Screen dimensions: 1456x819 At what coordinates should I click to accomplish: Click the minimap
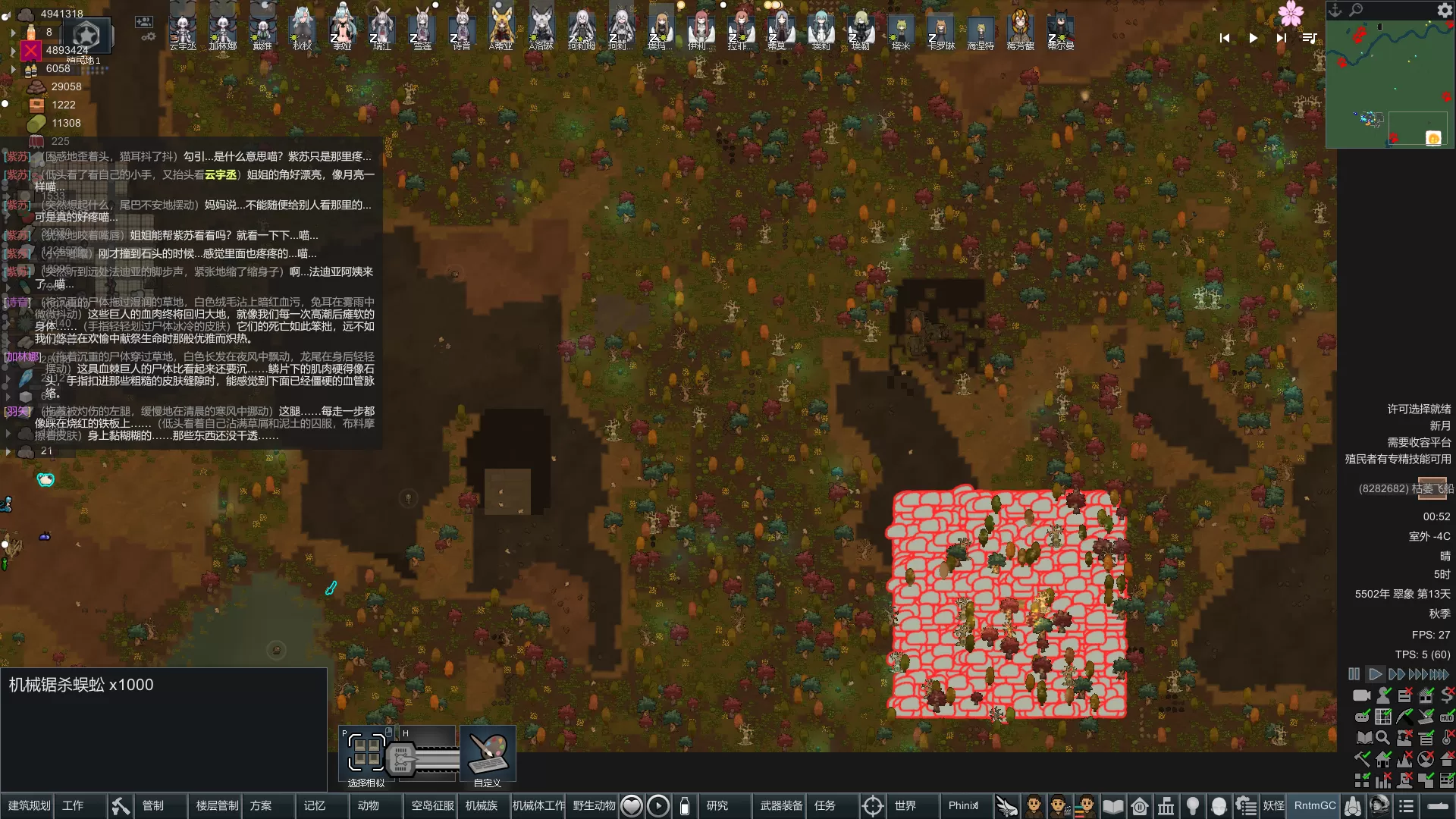tap(1389, 83)
